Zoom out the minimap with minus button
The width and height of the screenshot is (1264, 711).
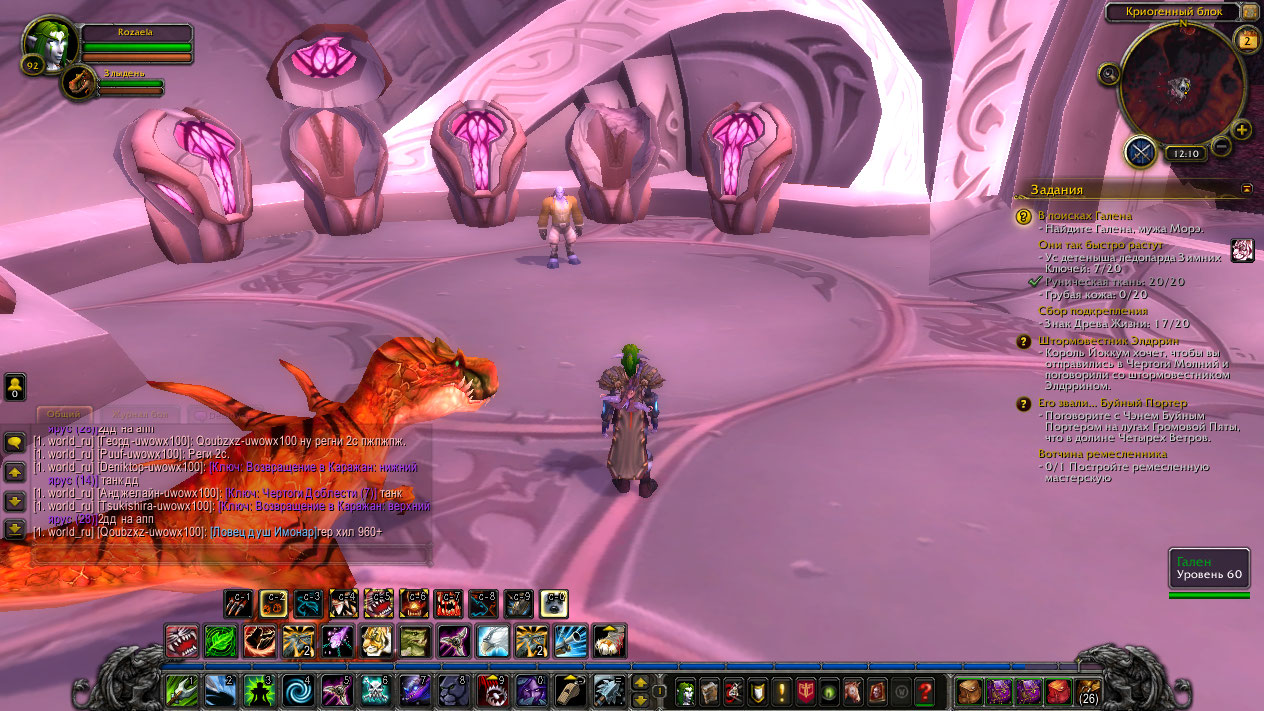1220,147
